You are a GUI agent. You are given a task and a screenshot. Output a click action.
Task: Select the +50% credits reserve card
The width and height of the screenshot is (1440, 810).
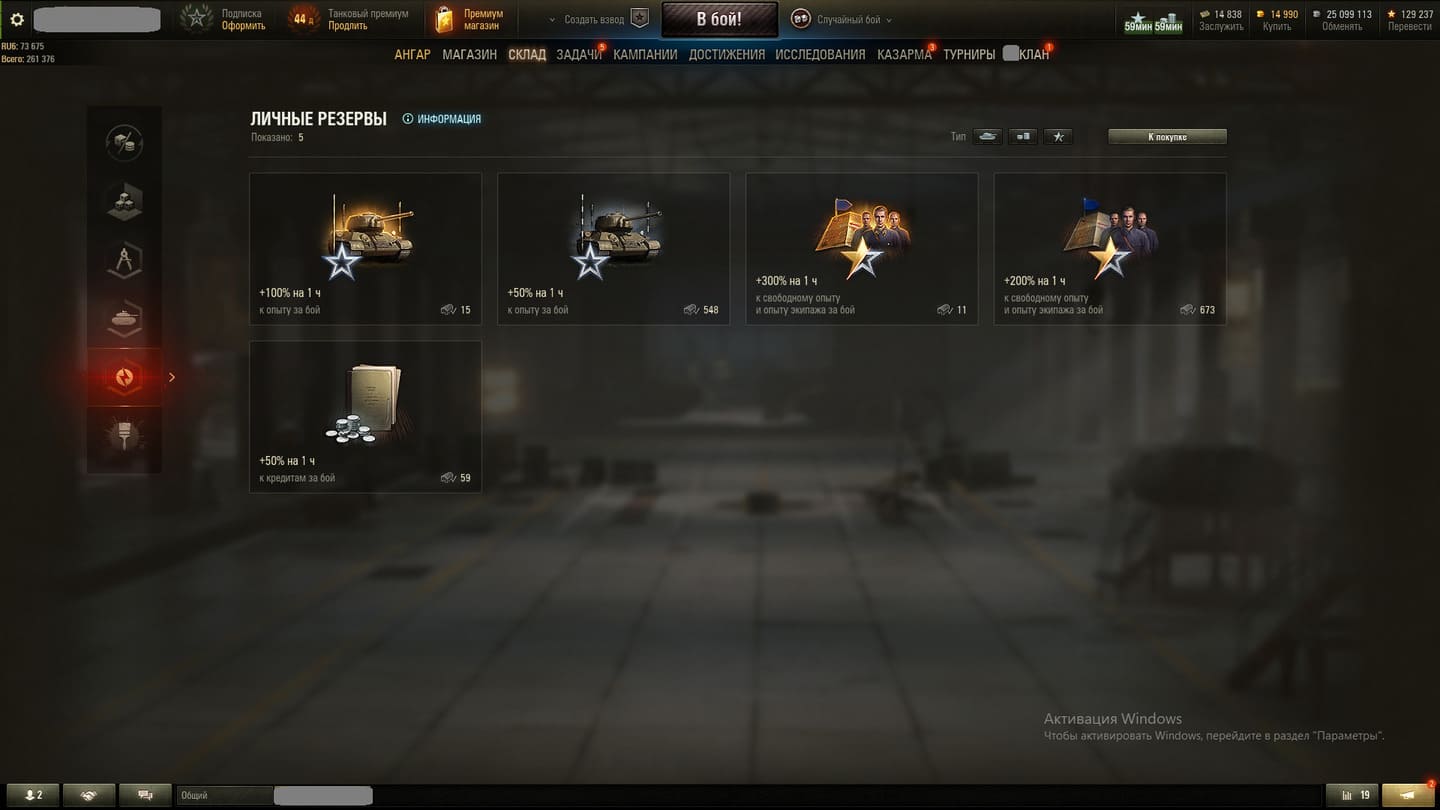coord(365,416)
